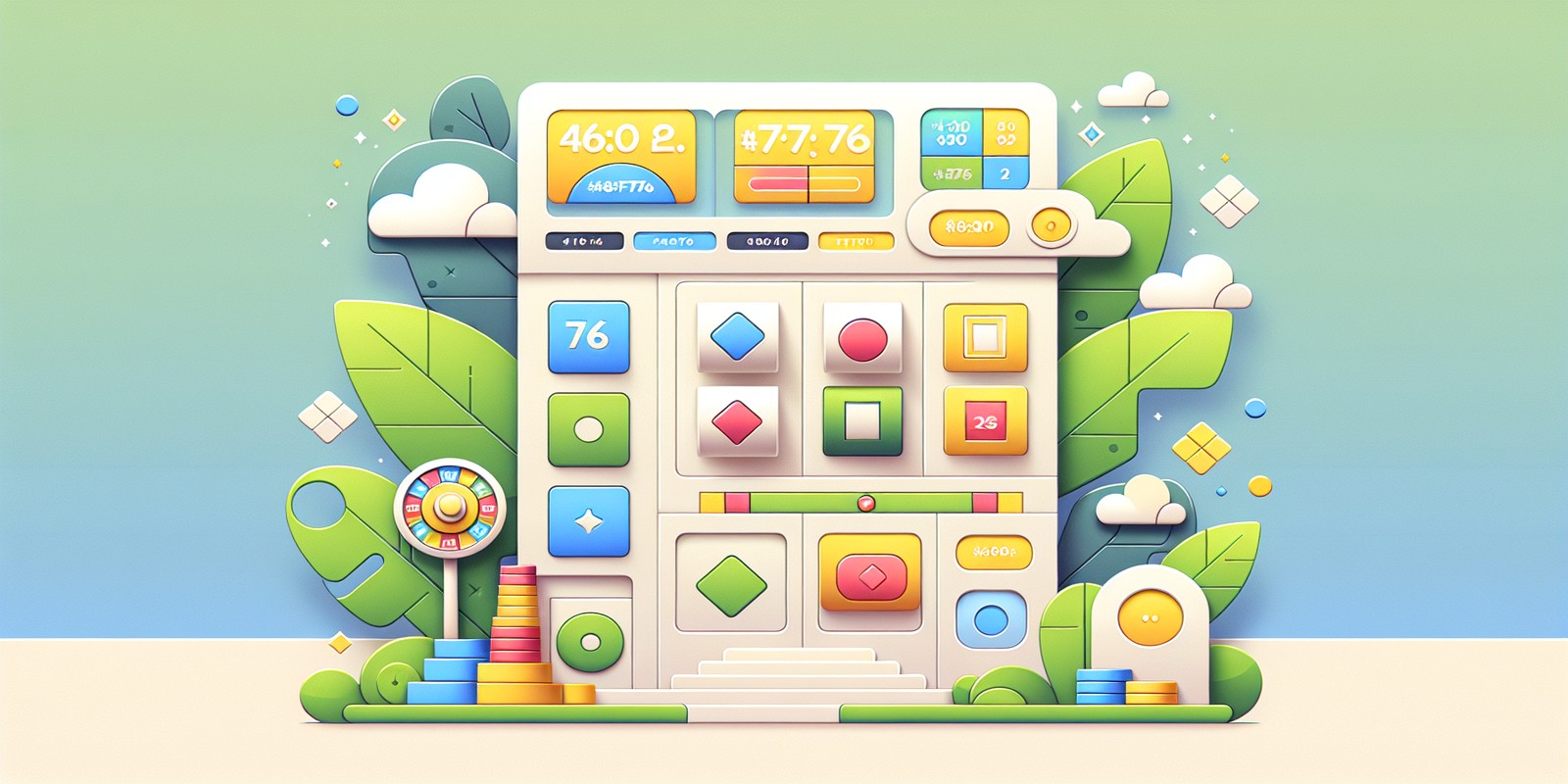Click the yellow pill button on the cloud
The width and height of the screenshot is (1568, 784).
(968, 227)
